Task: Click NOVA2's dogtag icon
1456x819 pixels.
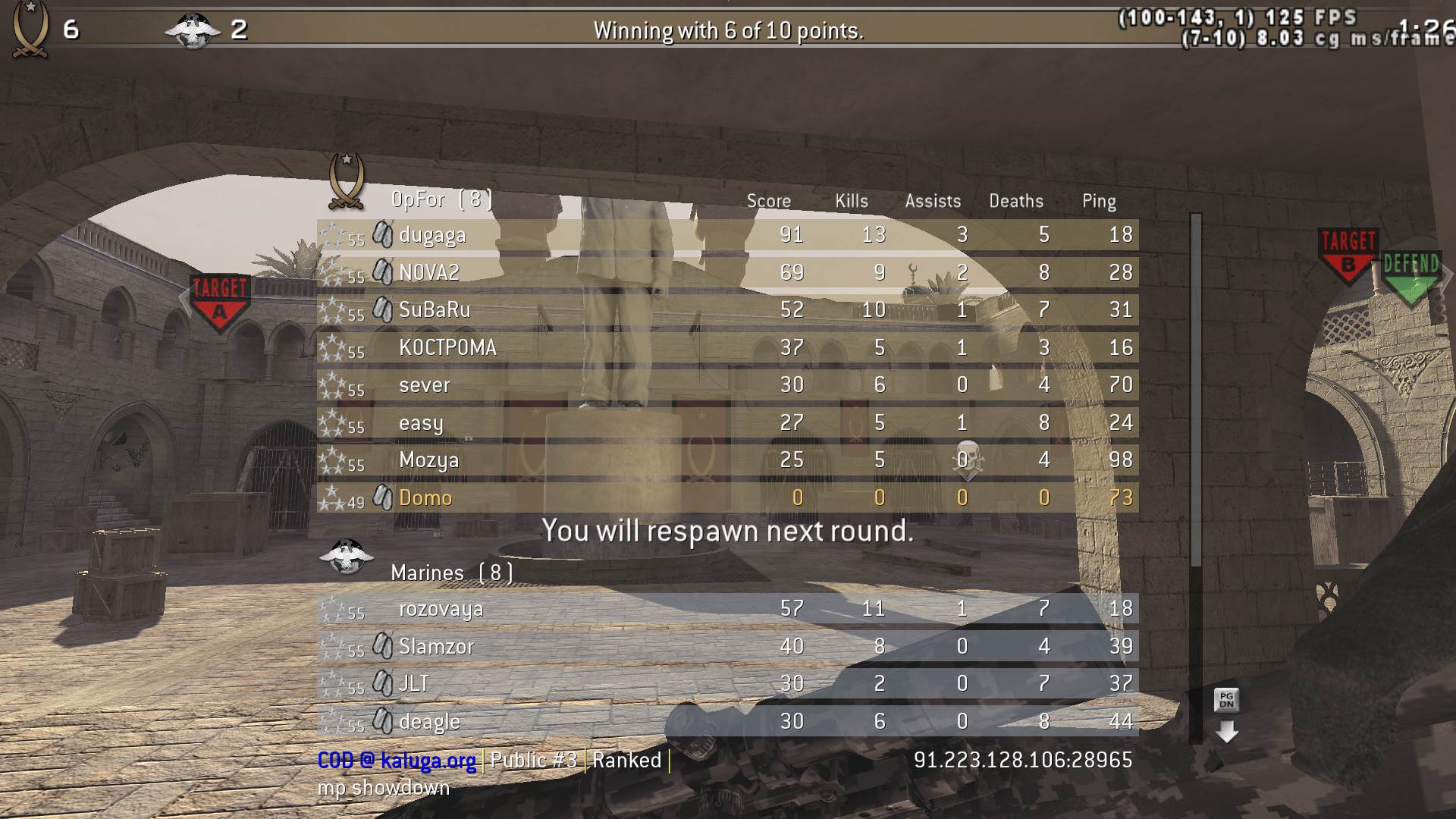Action: (x=384, y=271)
